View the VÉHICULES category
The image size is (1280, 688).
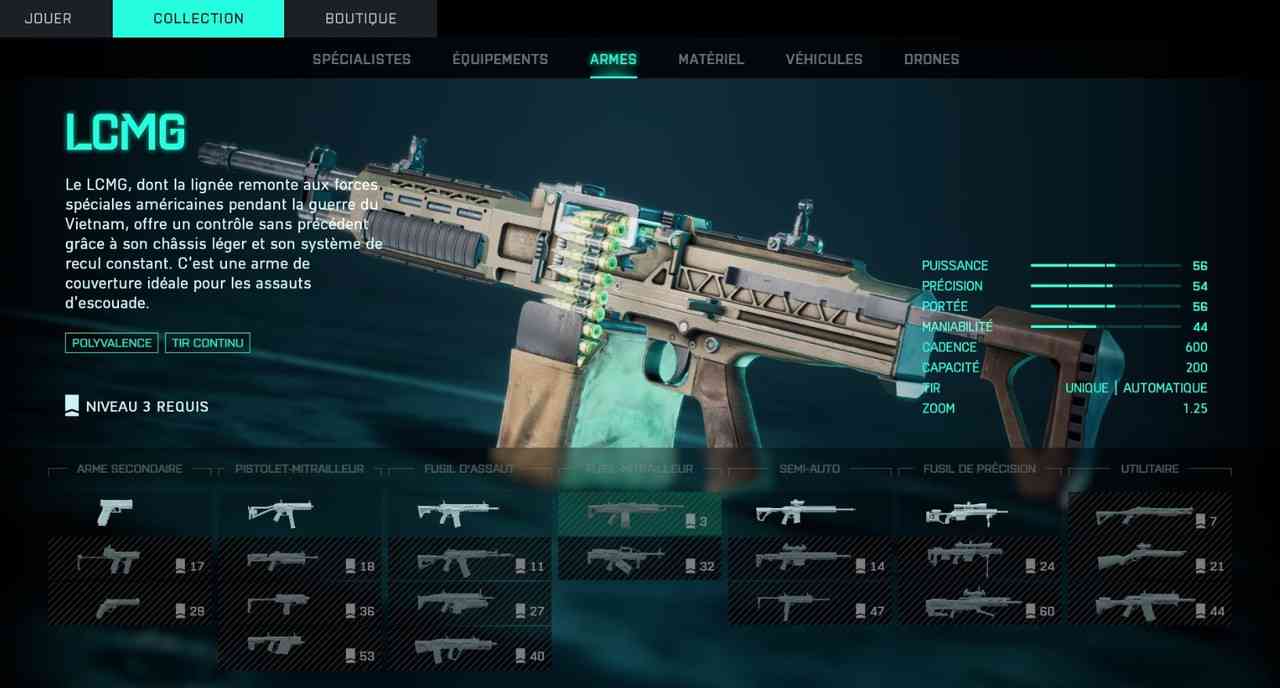(824, 59)
